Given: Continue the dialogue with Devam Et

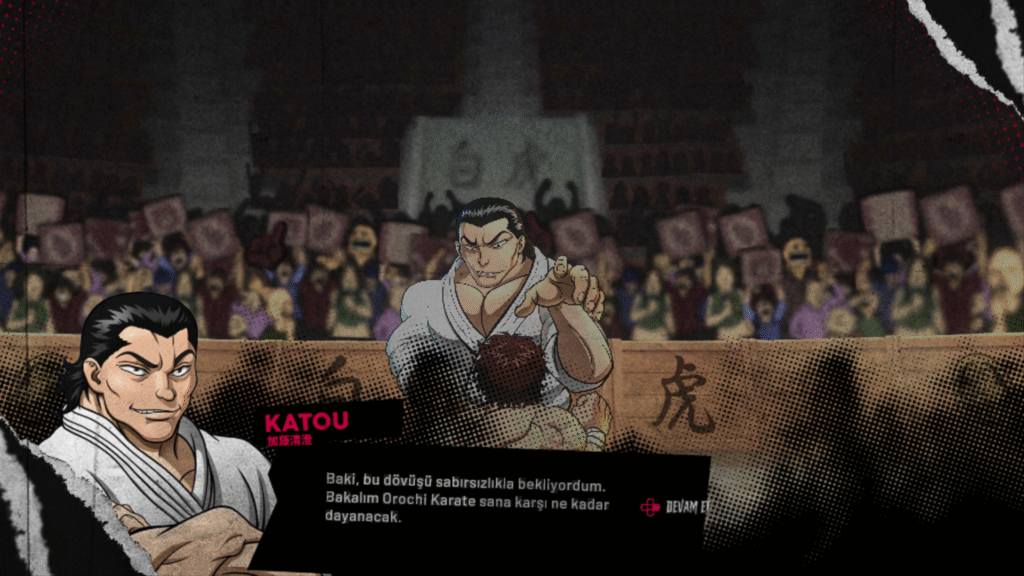Looking at the screenshot, I should pos(676,507).
